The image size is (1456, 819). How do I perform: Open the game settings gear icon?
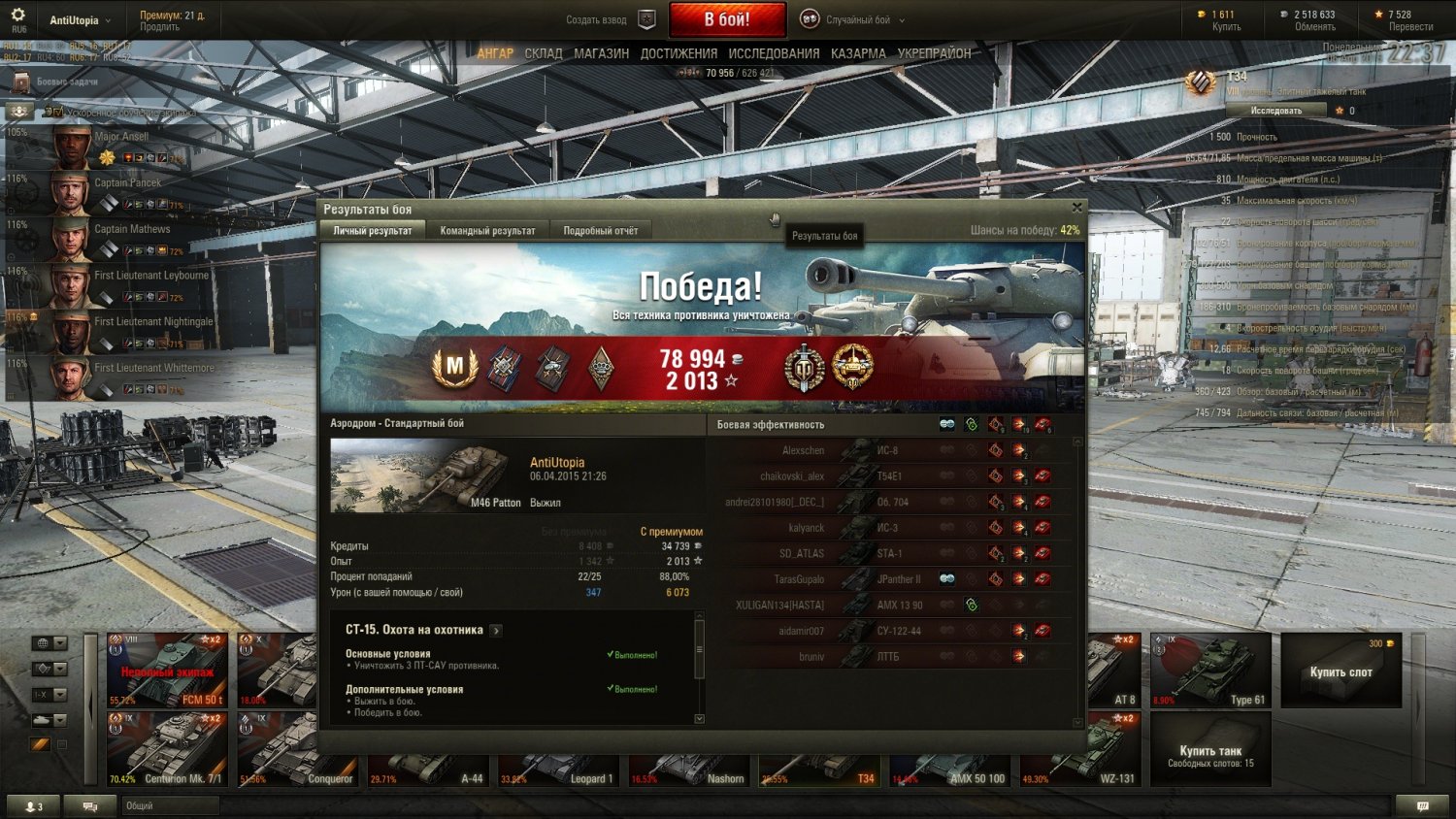[x=17, y=16]
